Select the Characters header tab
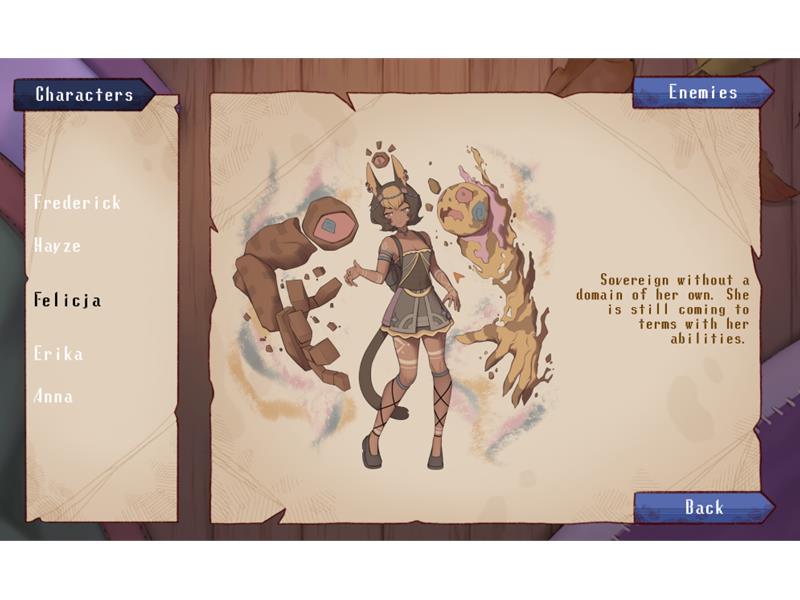Screen dimensions: 800x600 pyautogui.click(x=84, y=95)
